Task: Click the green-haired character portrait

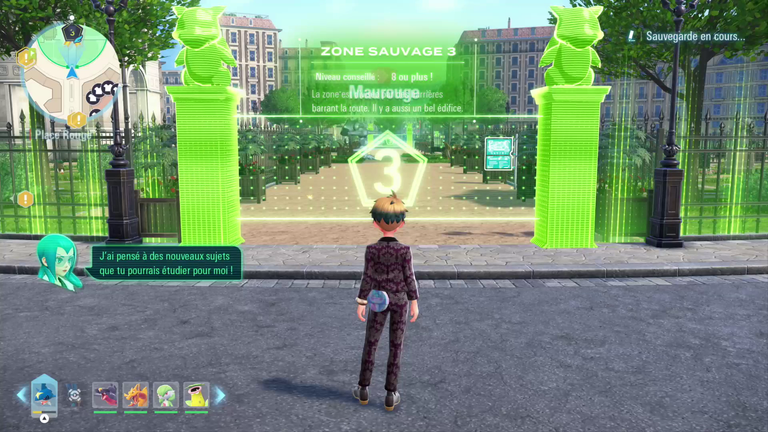Action: coord(58,262)
